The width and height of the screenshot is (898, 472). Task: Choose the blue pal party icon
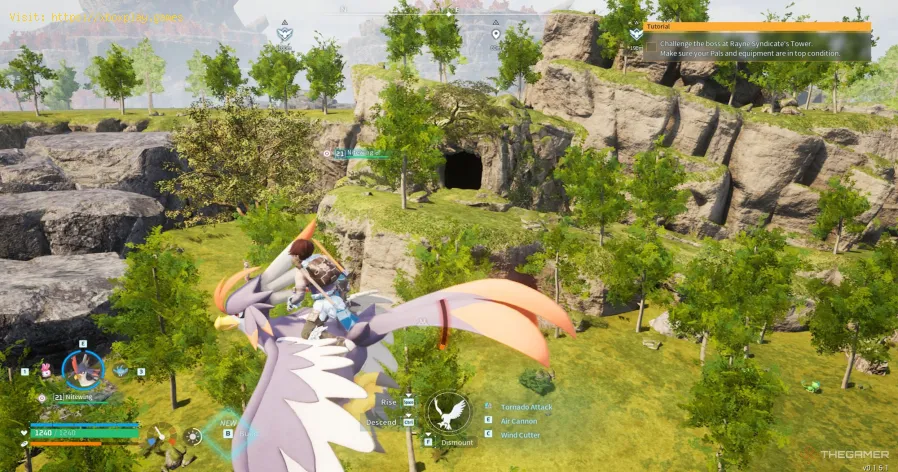121,371
